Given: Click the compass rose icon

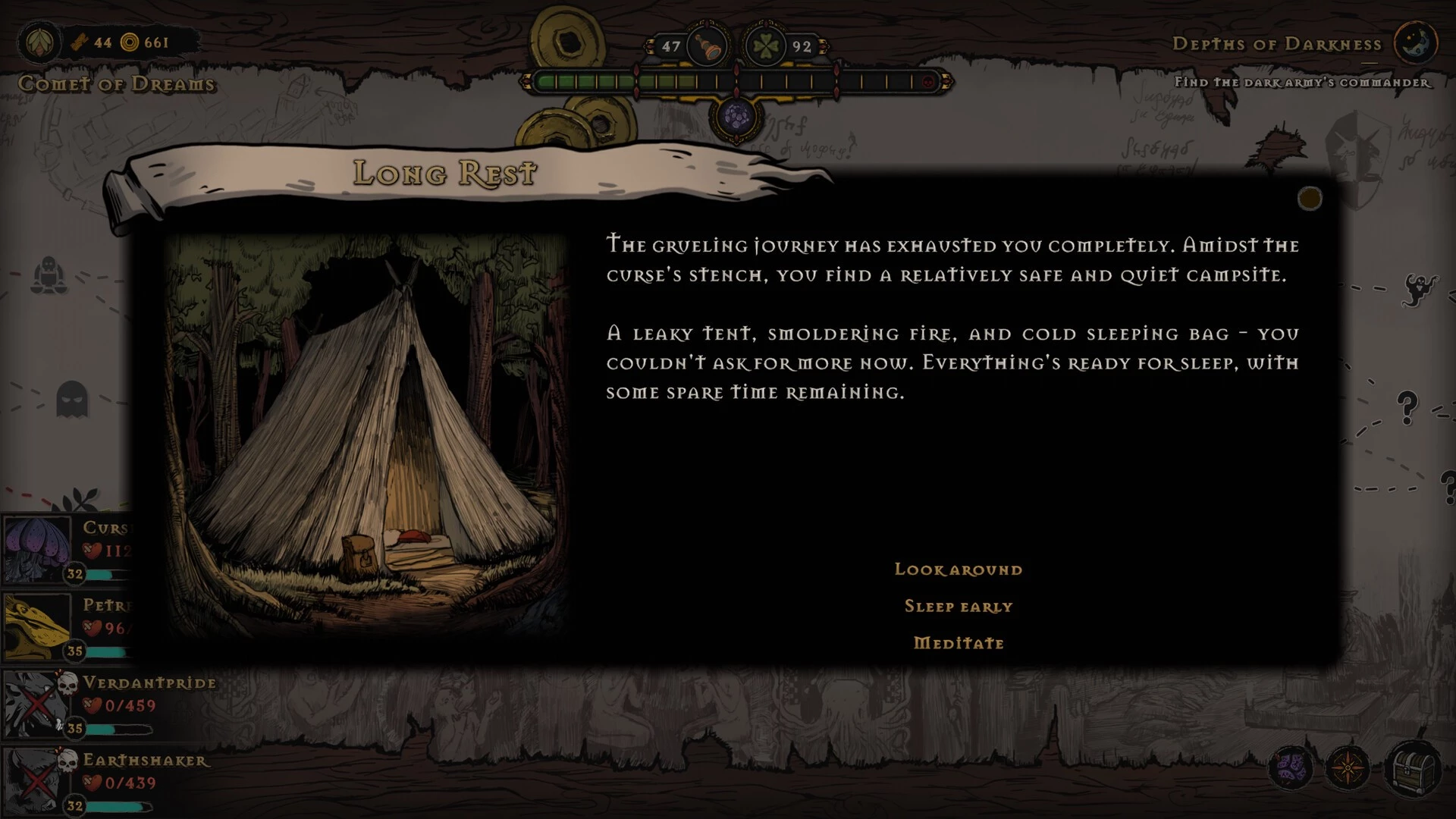Looking at the screenshot, I should click(x=1348, y=769).
